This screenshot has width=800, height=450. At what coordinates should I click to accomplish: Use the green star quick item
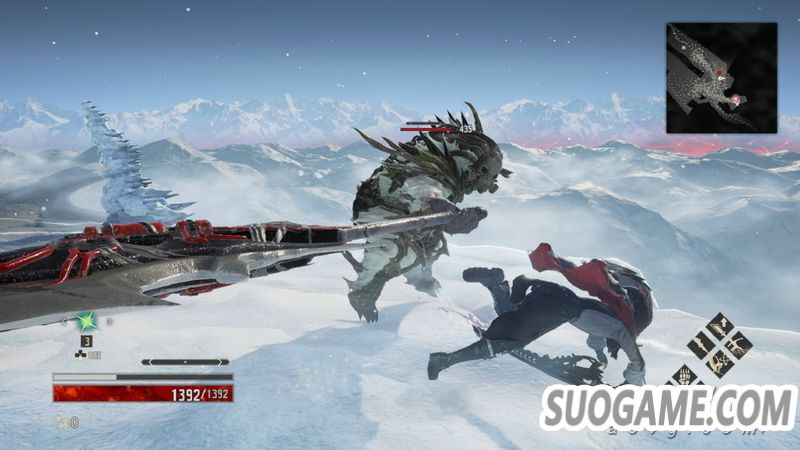tap(87, 322)
